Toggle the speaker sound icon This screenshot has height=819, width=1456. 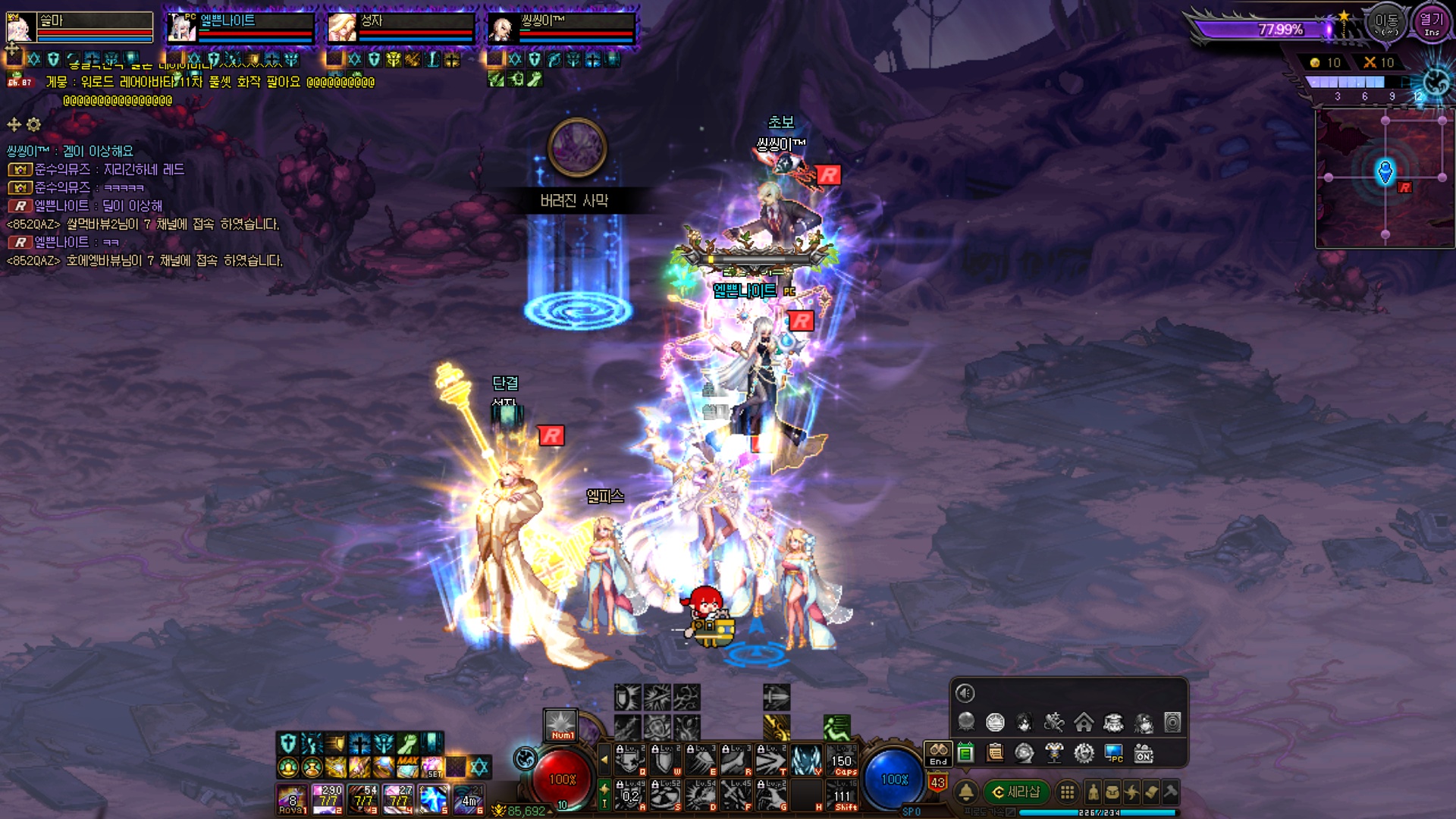click(965, 693)
